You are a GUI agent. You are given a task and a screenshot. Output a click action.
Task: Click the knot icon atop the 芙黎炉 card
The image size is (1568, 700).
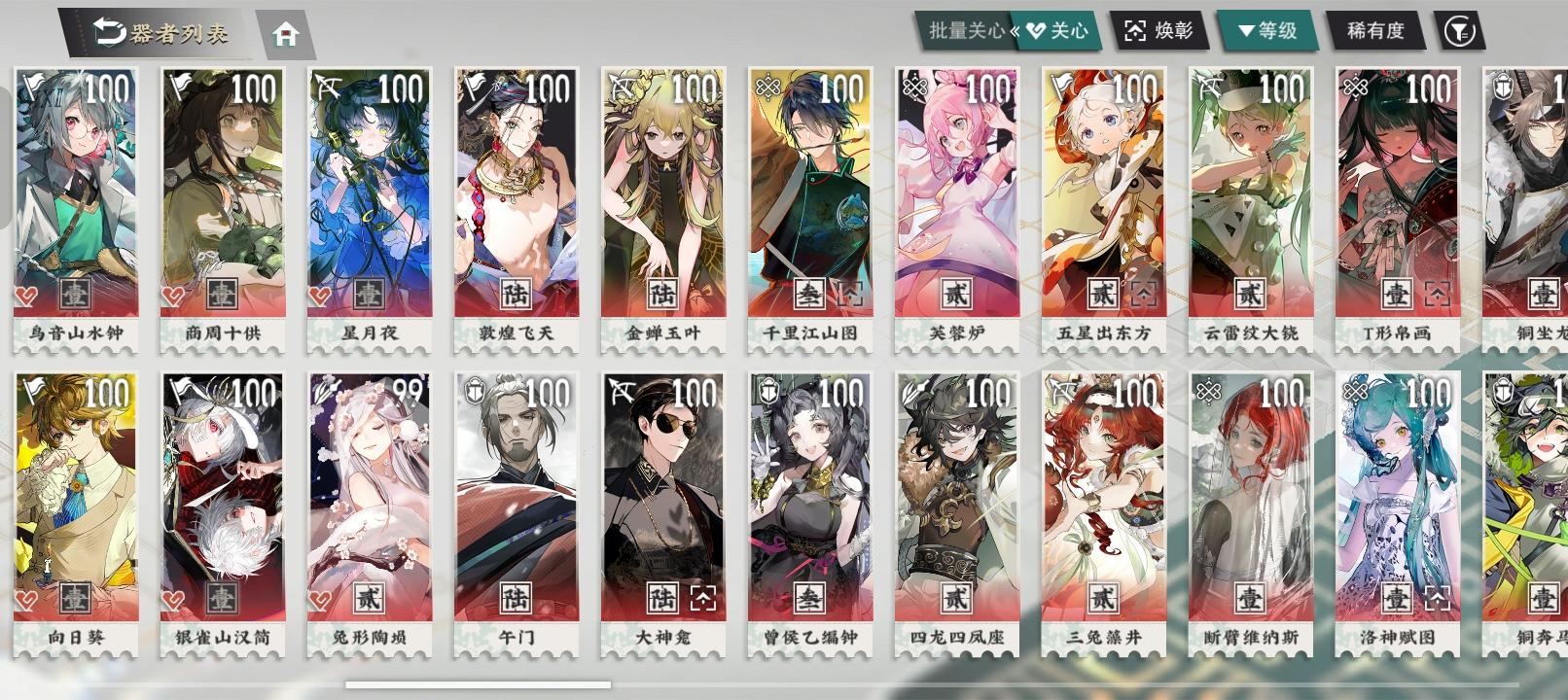(914, 87)
